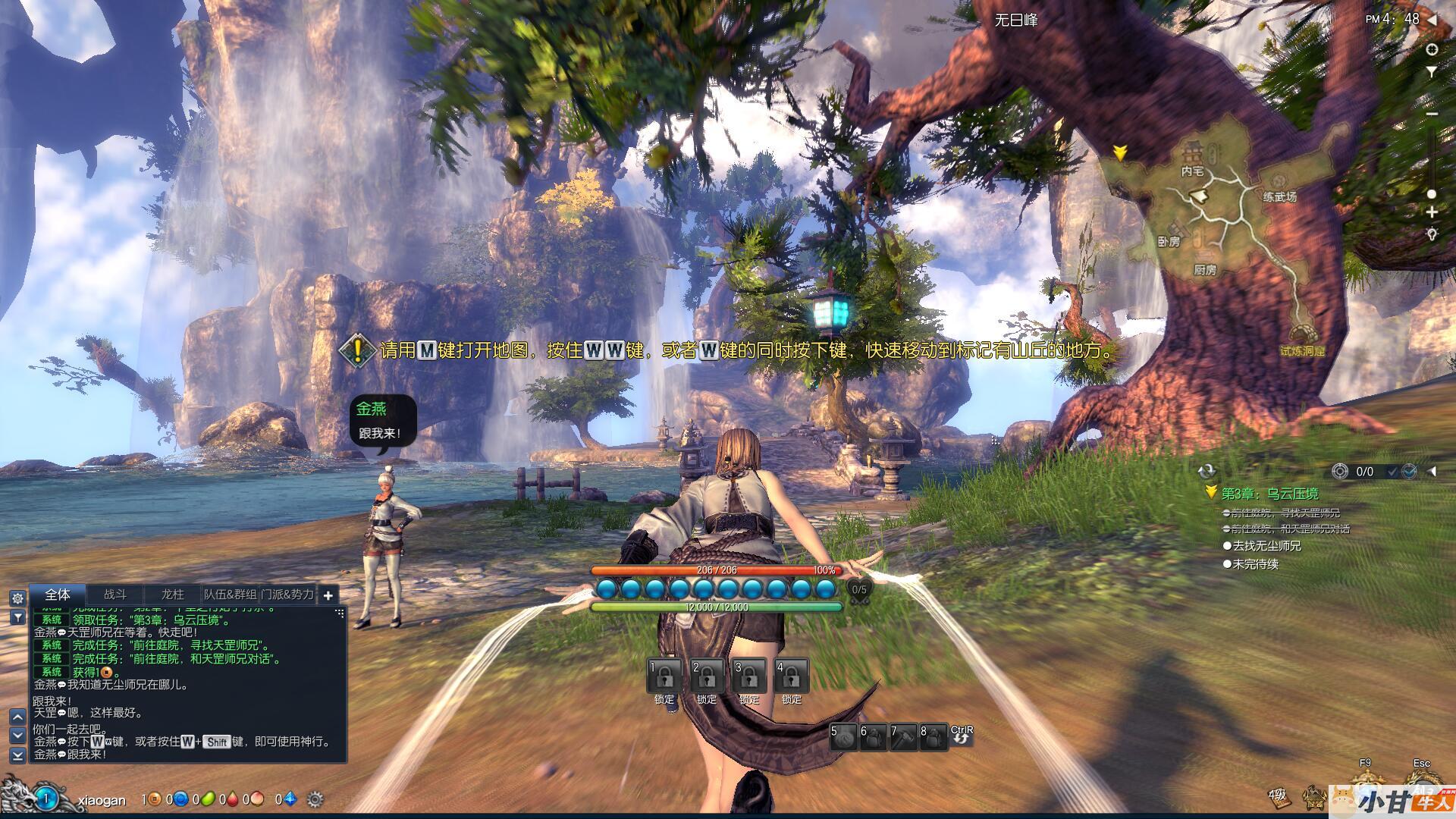The image size is (1456, 819).
Task: Switch to the 全体 chat tab
Action: click(x=58, y=595)
